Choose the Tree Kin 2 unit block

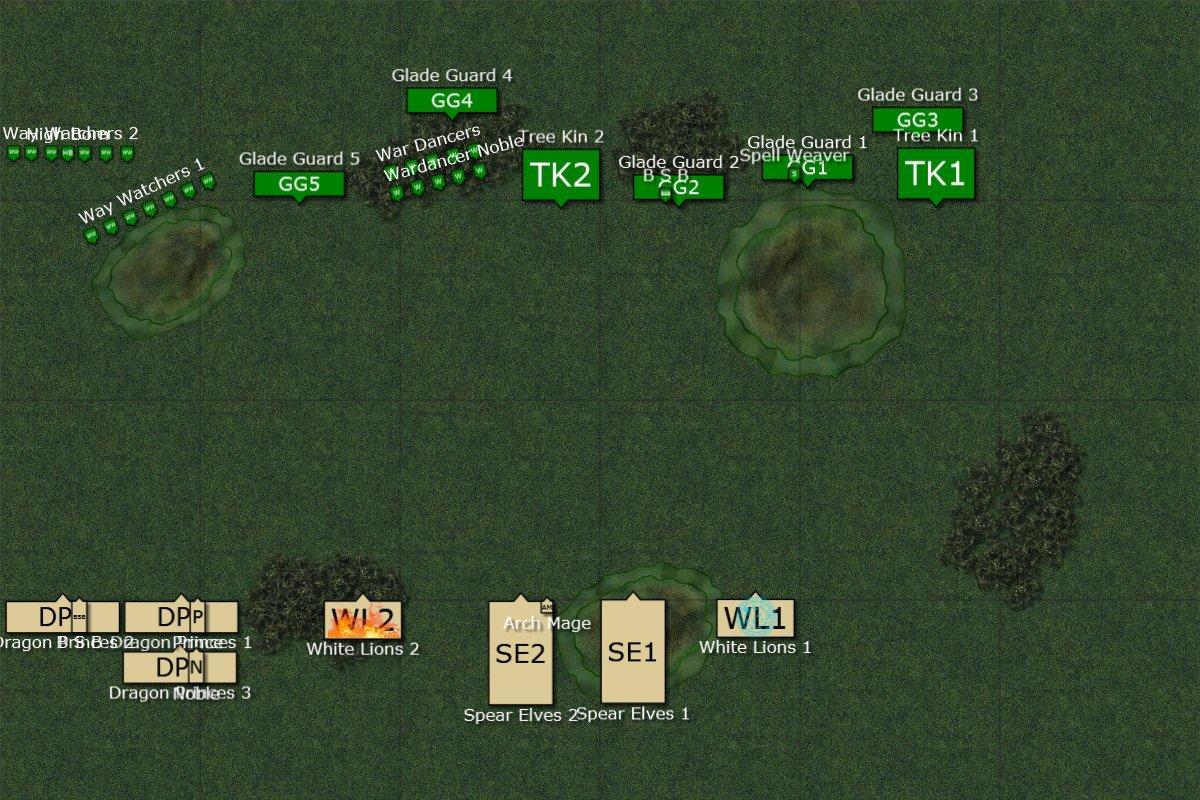[561, 175]
